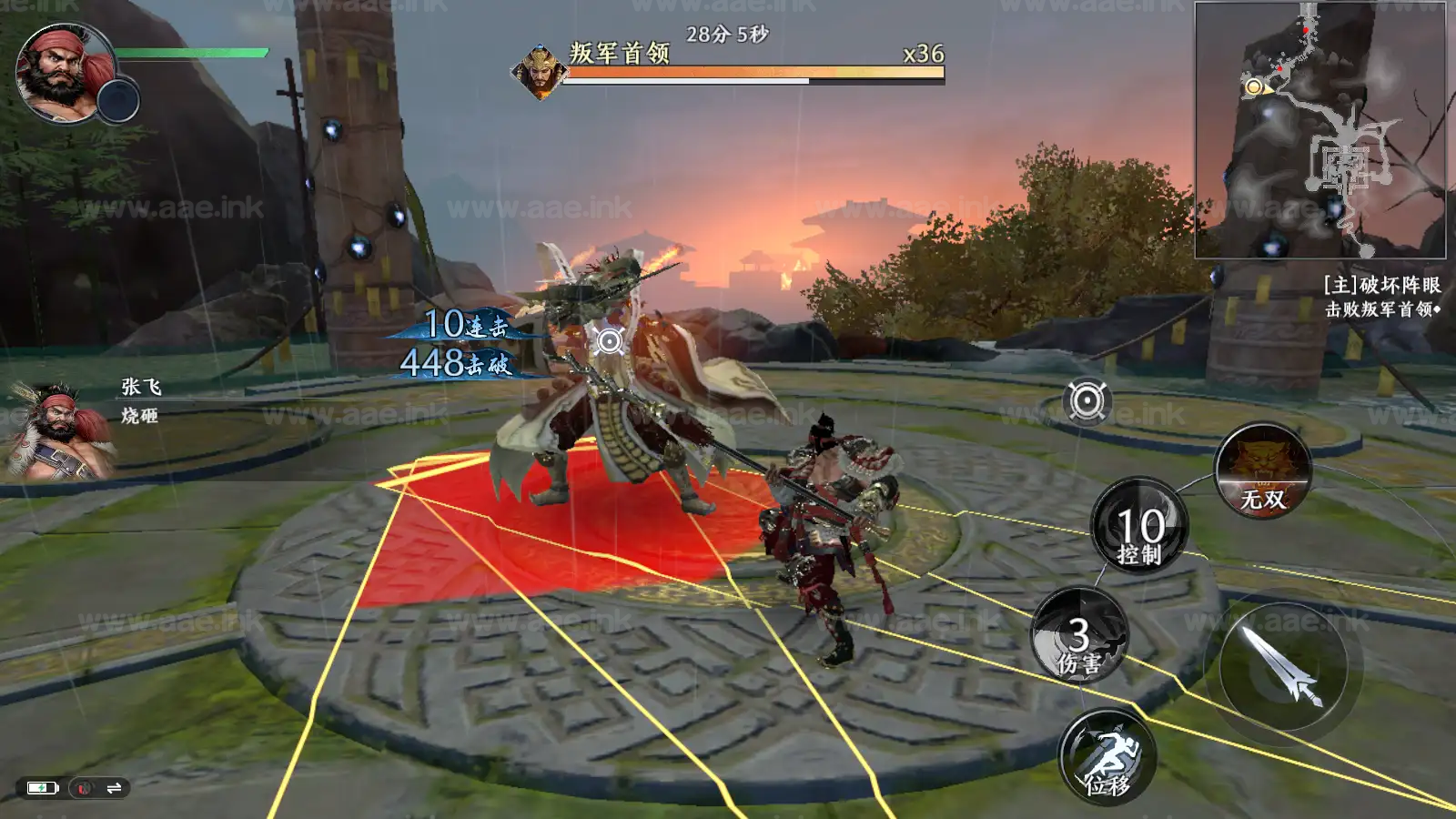The width and height of the screenshot is (1456, 819).
Task: Tap the 张飞 character portrait on the left
Action: [x=60, y=430]
